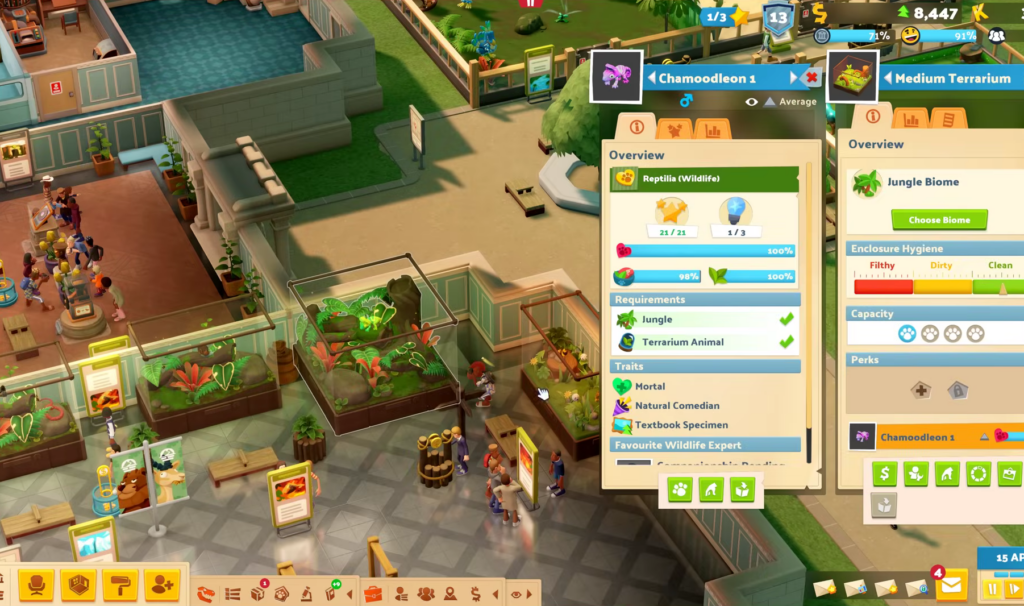Open the bar chart tab of Medium Terrarium
Viewport: 1024px width, 606px height.
pyautogui.click(x=910, y=118)
